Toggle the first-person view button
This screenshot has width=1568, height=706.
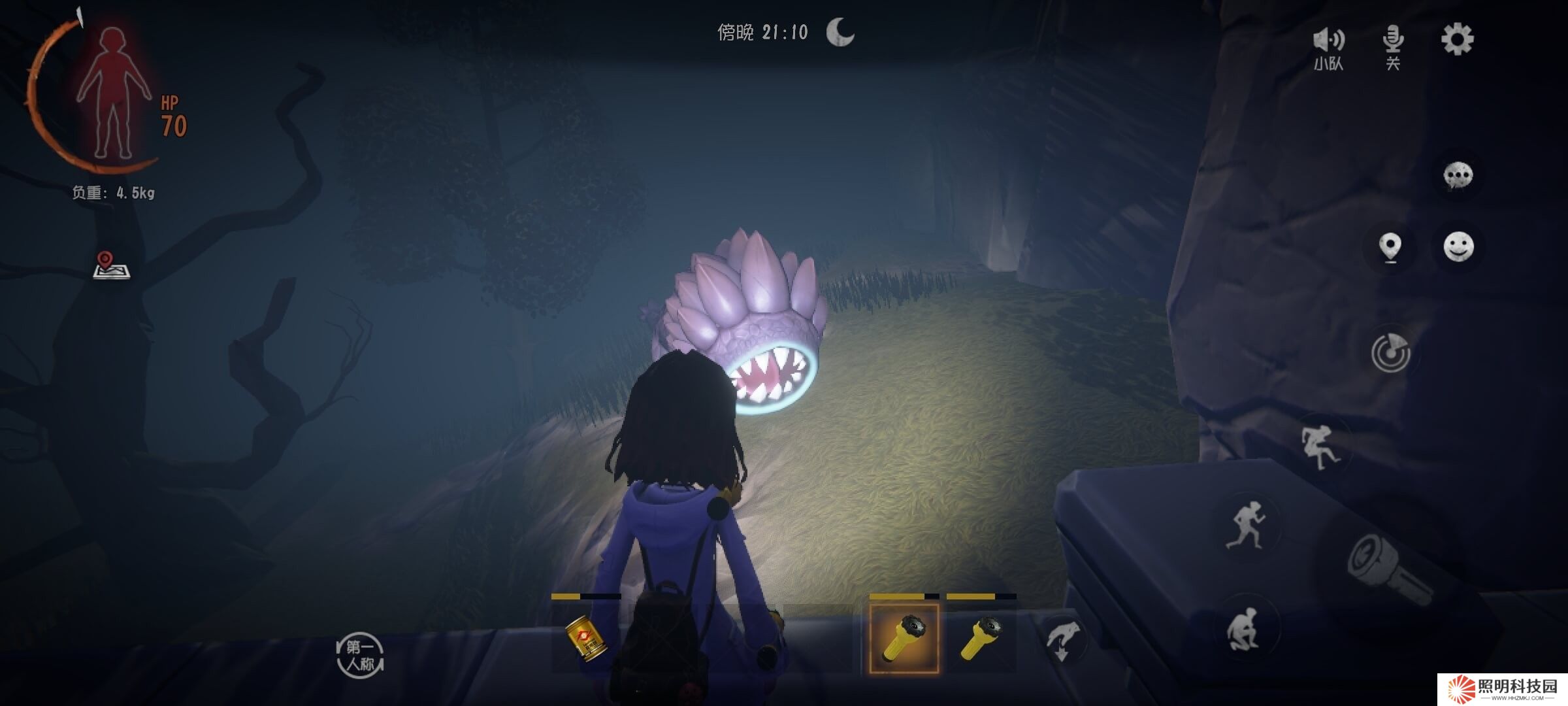(360, 656)
